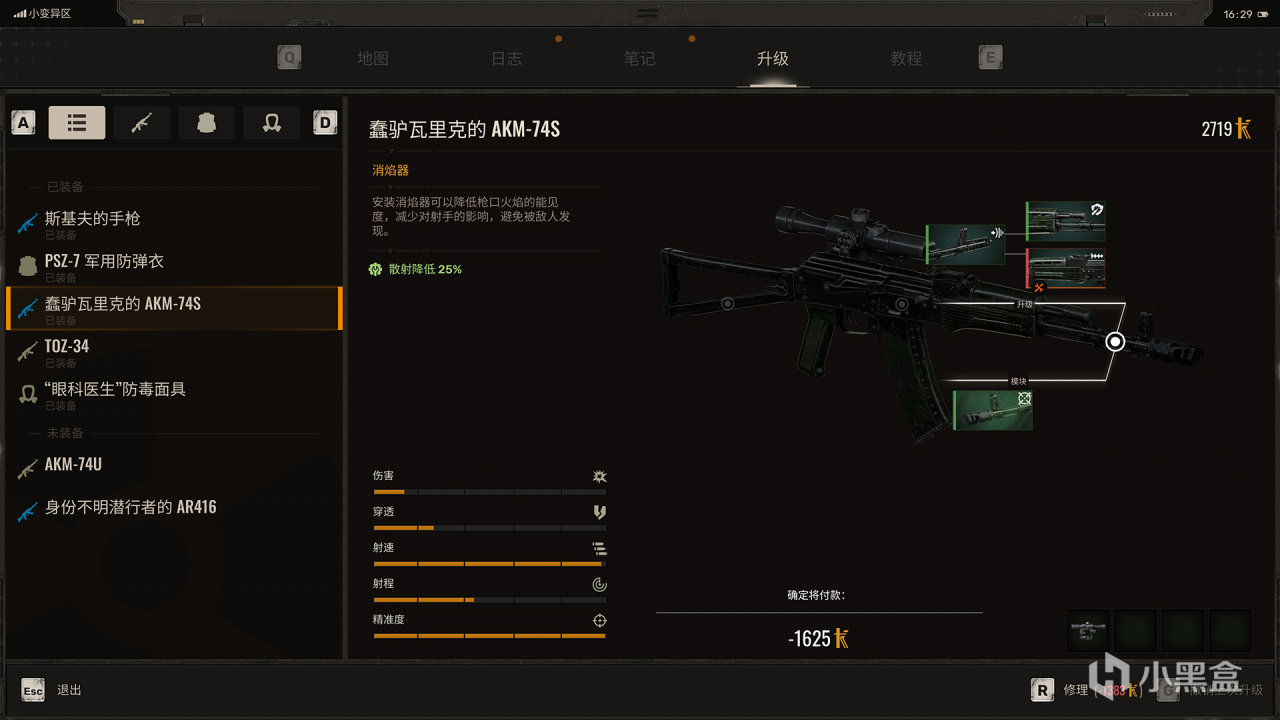Select the 升级 upgrade tab
Viewport: 1280px width, 720px height.
[x=773, y=58]
